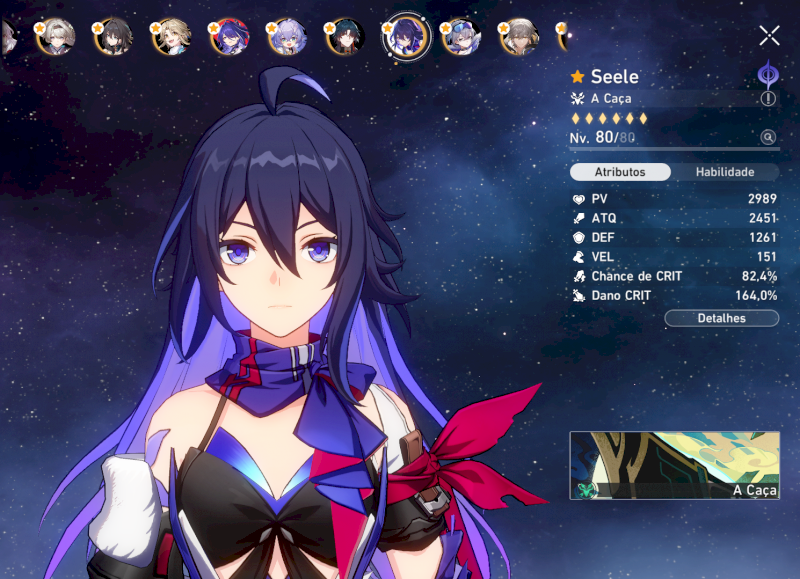Viewport: 800px width, 579px height.
Task: Select the Atributos tab
Action: [x=620, y=172]
